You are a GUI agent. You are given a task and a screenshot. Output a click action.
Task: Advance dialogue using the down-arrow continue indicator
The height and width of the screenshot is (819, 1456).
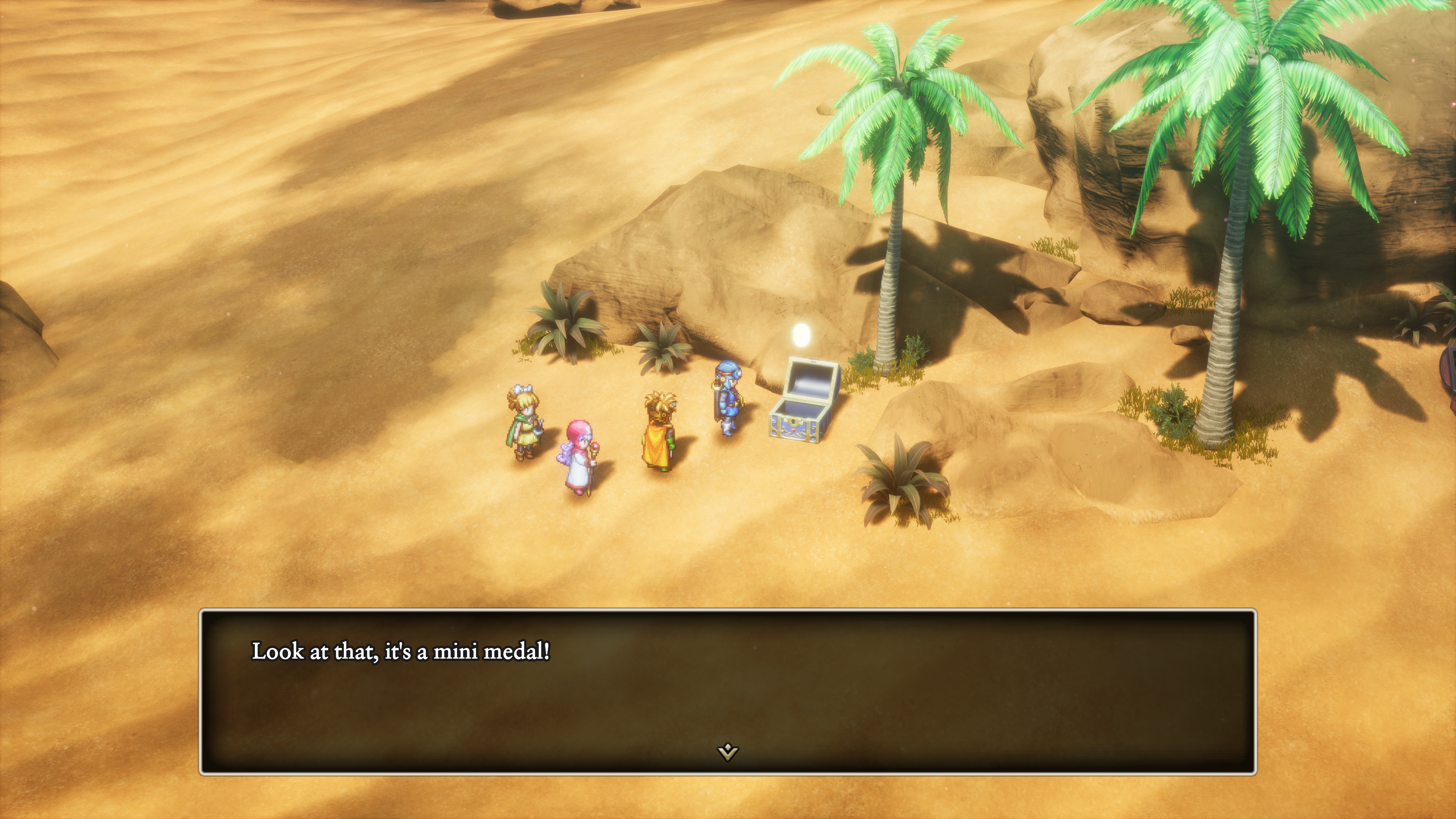tap(728, 752)
